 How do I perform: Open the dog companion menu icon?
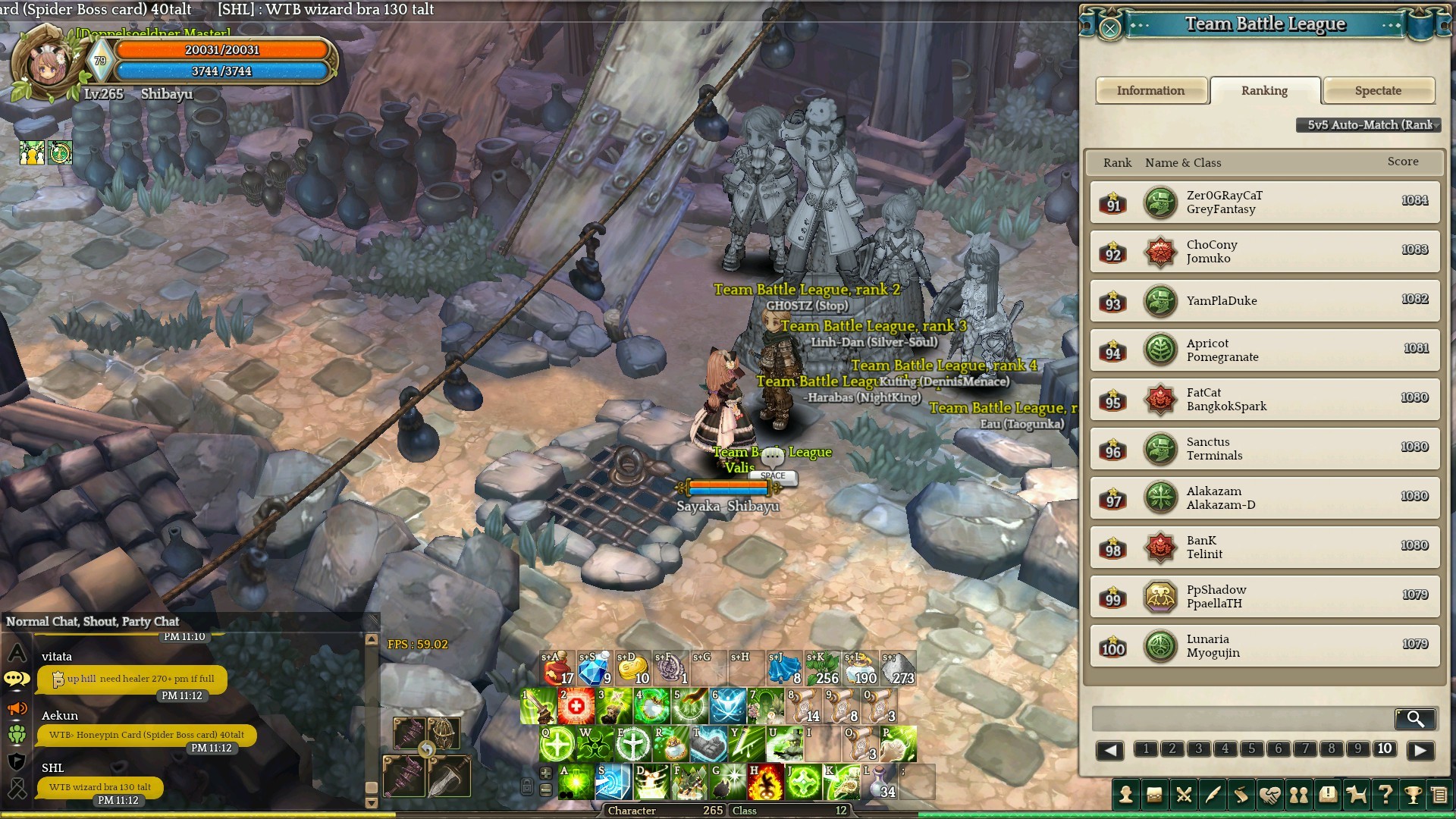1356,795
